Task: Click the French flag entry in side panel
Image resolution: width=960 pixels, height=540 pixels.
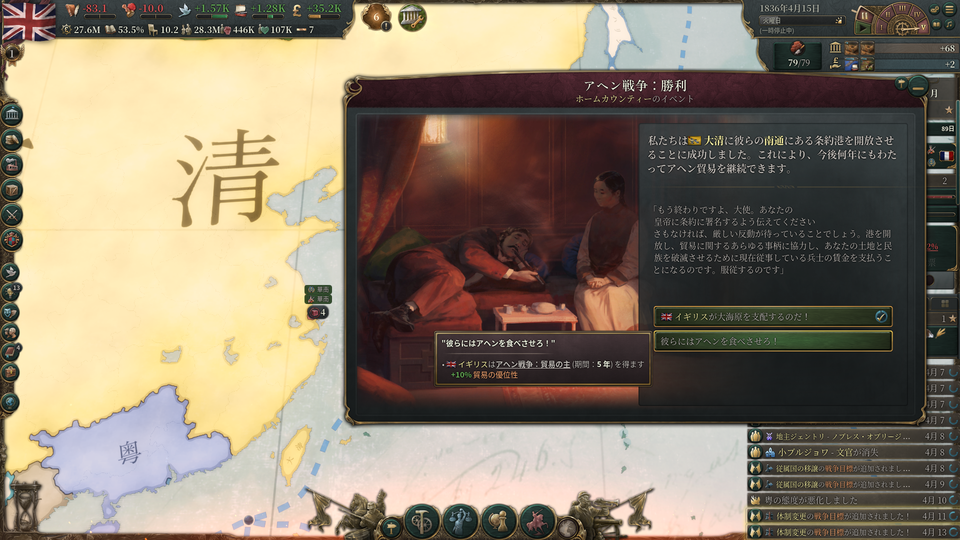Action: pos(945,156)
